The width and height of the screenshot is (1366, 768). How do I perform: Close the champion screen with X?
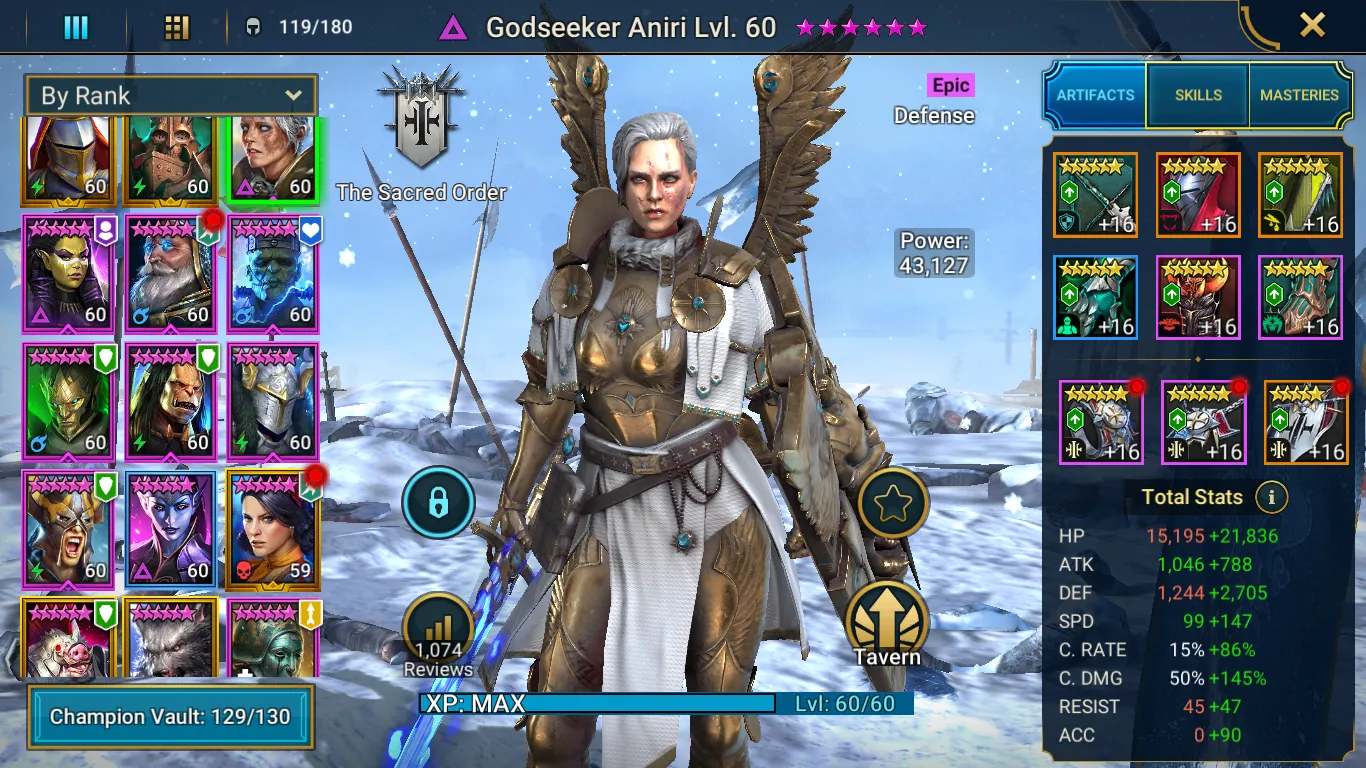tap(1312, 25)
